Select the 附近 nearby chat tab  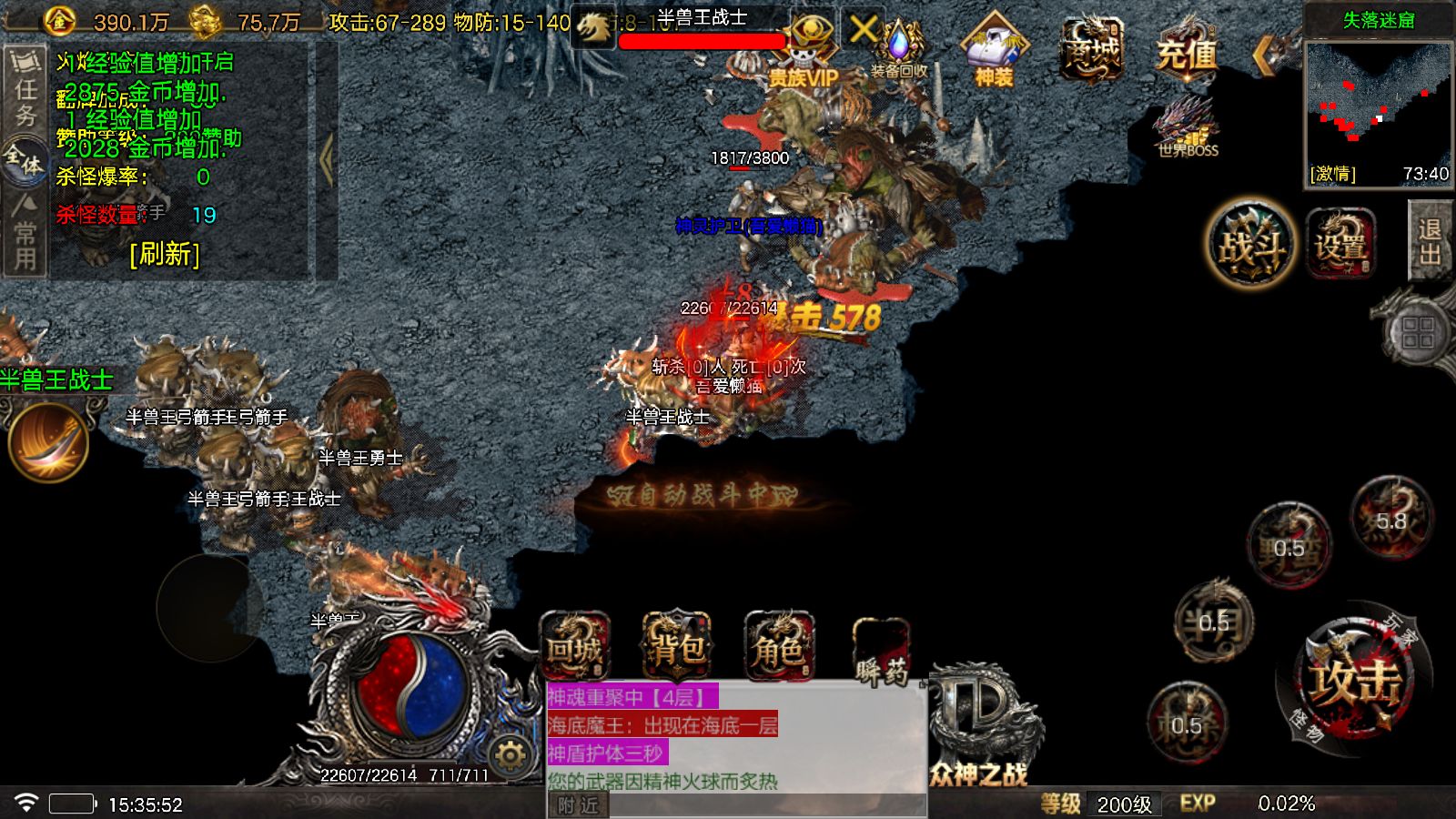pos(578,805)
